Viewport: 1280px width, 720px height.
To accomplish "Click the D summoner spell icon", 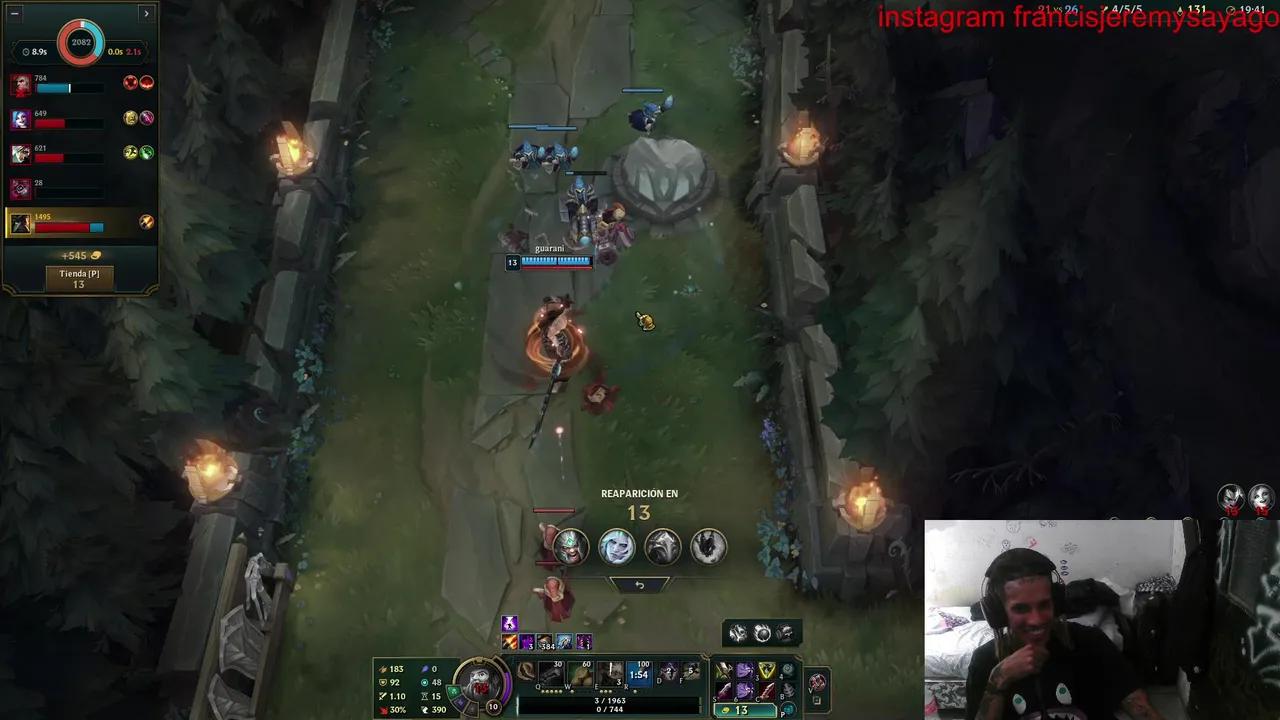I will pyautogui.click(x=667, y=671).
